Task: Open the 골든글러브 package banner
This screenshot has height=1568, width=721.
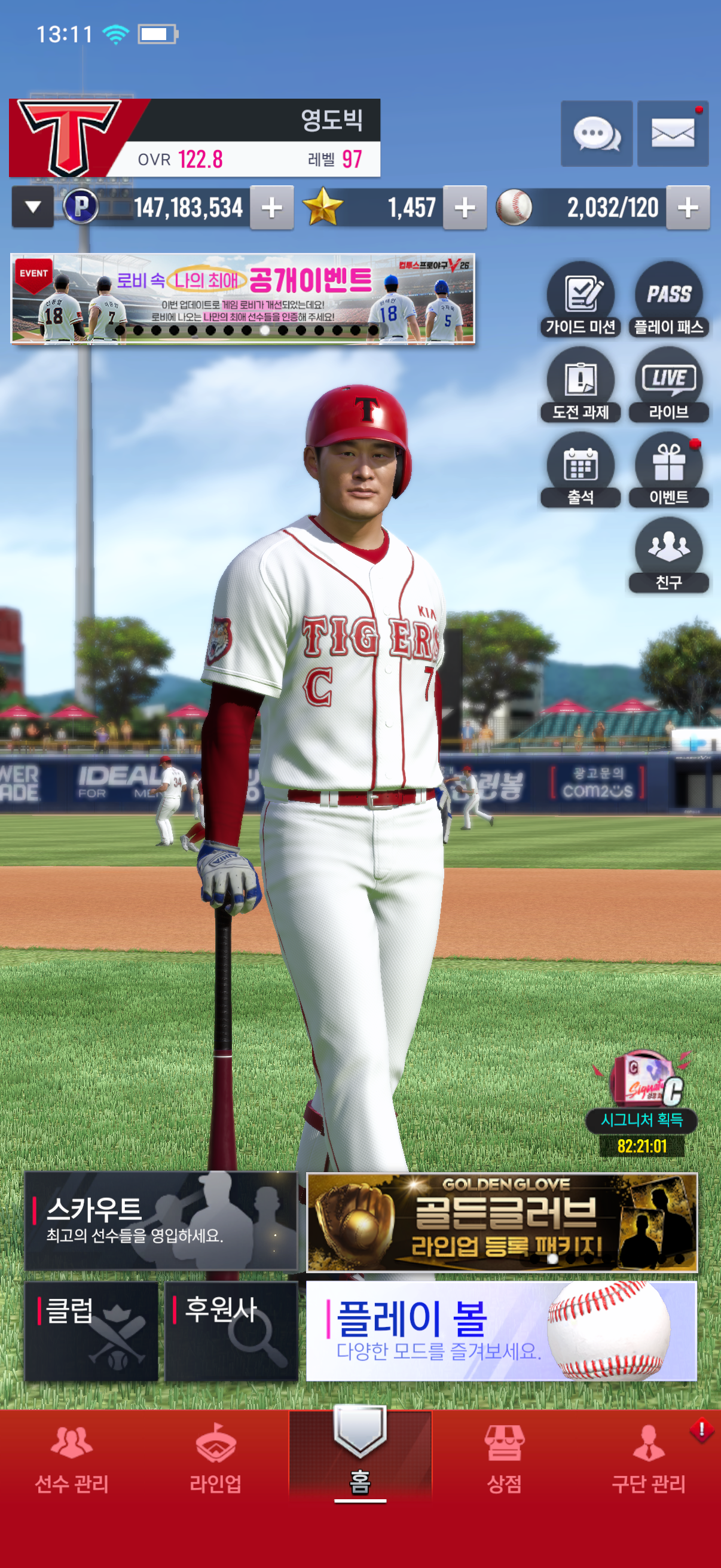Action: (502, 1222)
